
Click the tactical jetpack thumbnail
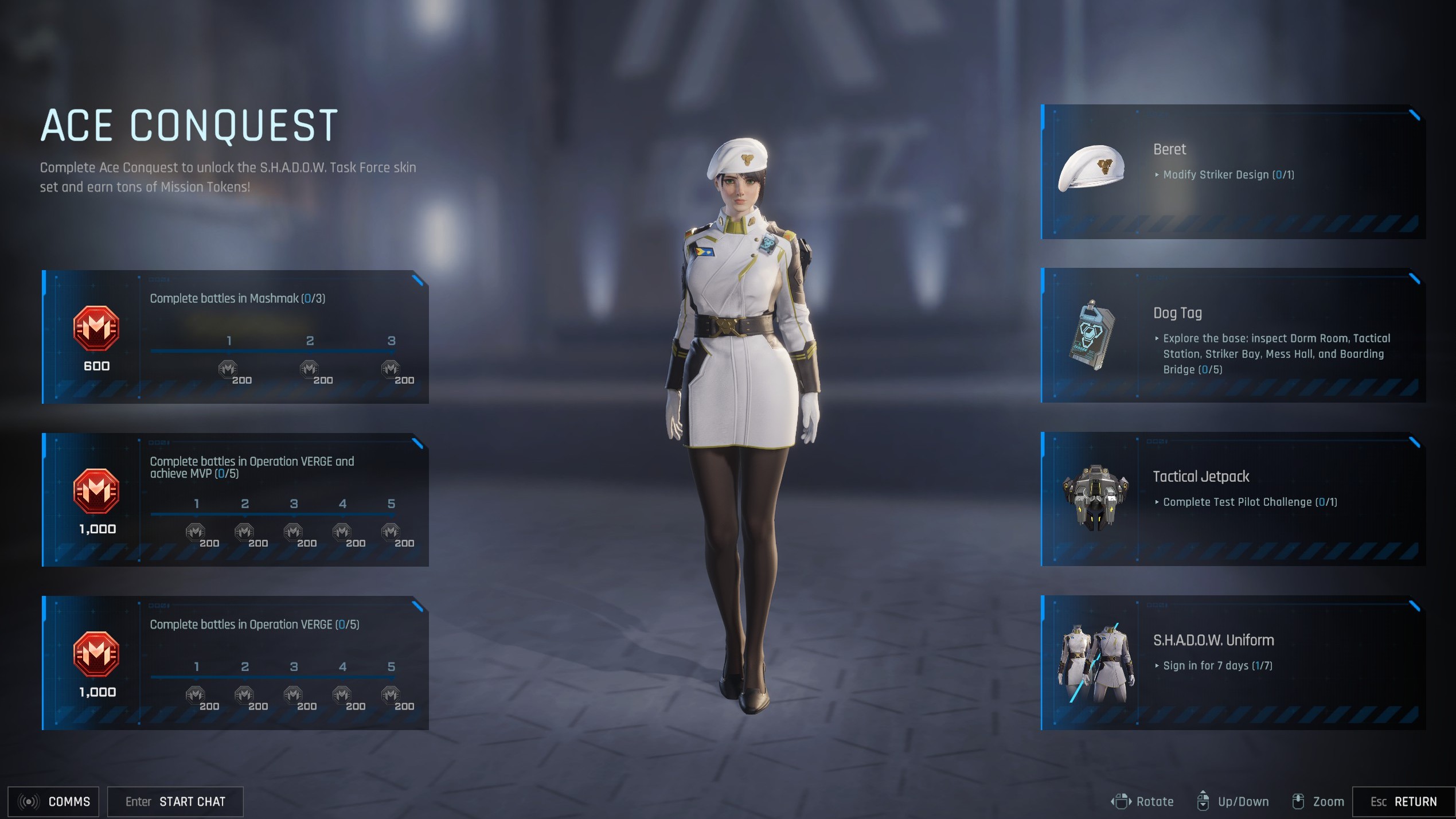click(1095, 497)
